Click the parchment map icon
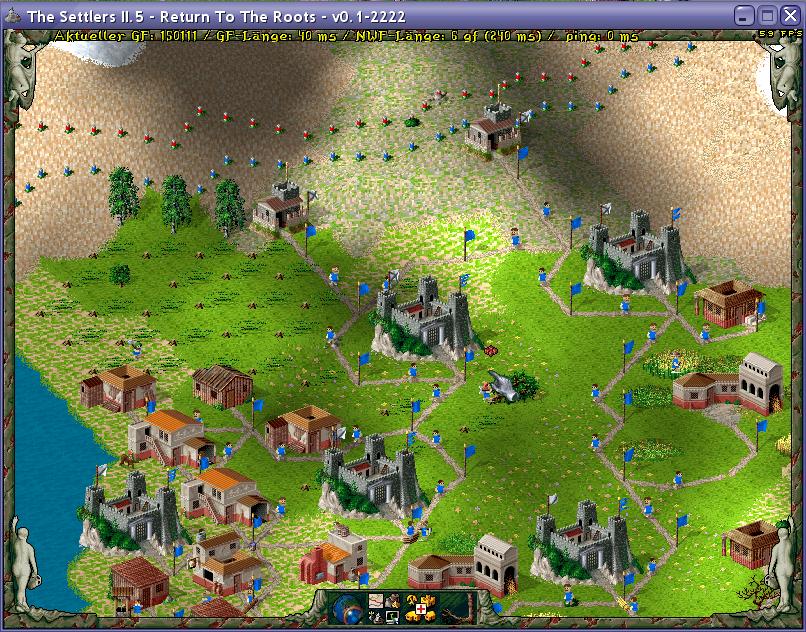806x632 pixels. point(376,600)
